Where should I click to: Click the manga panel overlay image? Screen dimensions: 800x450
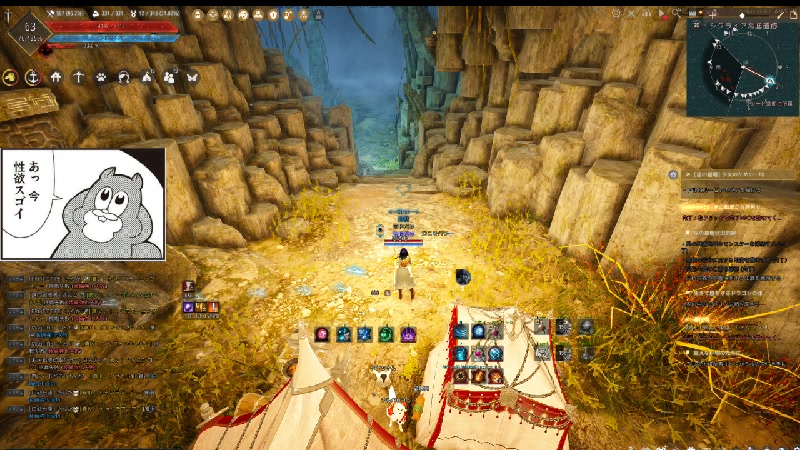pos(83,205)
